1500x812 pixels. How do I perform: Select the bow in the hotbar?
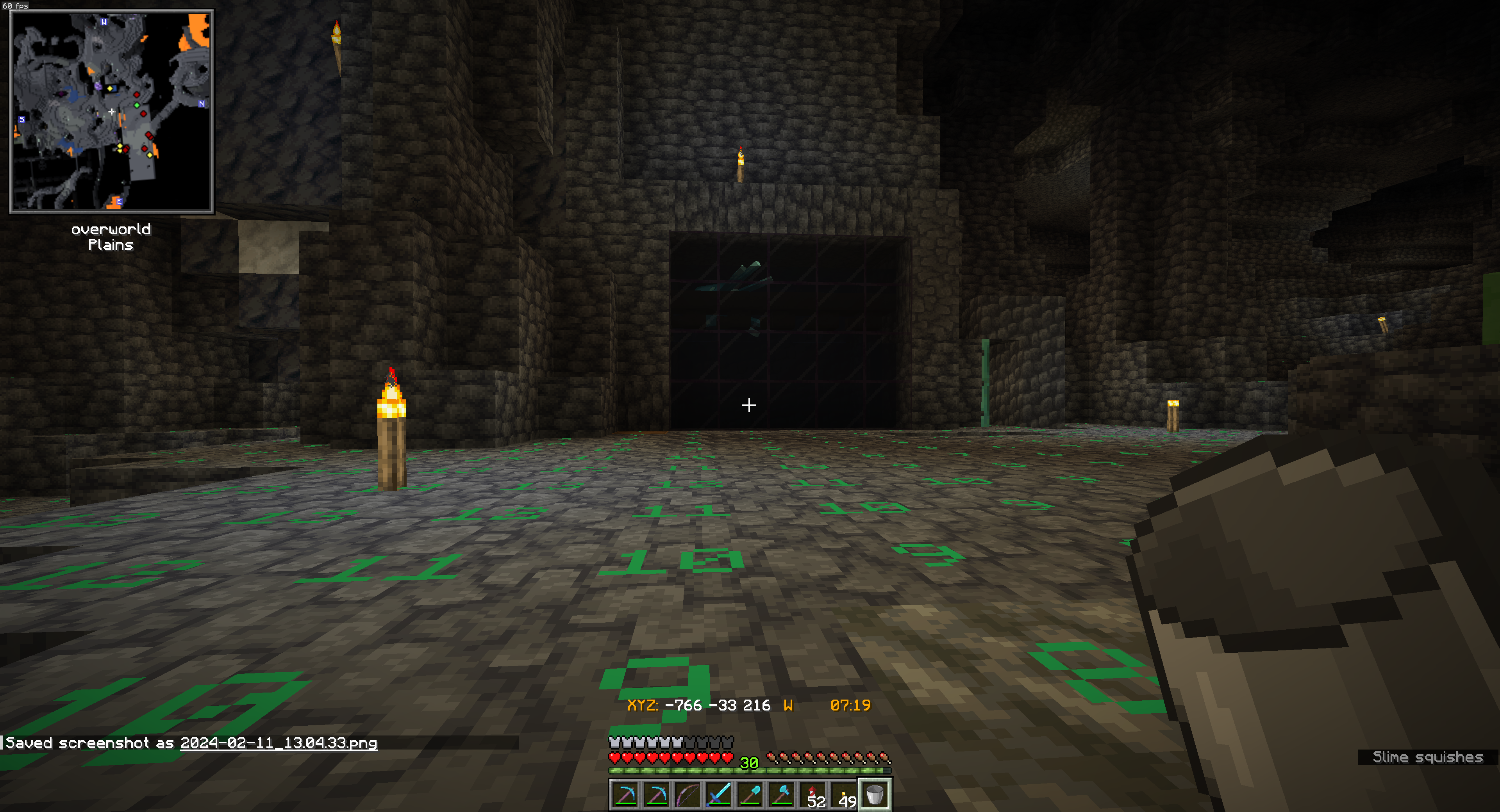(x=687, y=794)
